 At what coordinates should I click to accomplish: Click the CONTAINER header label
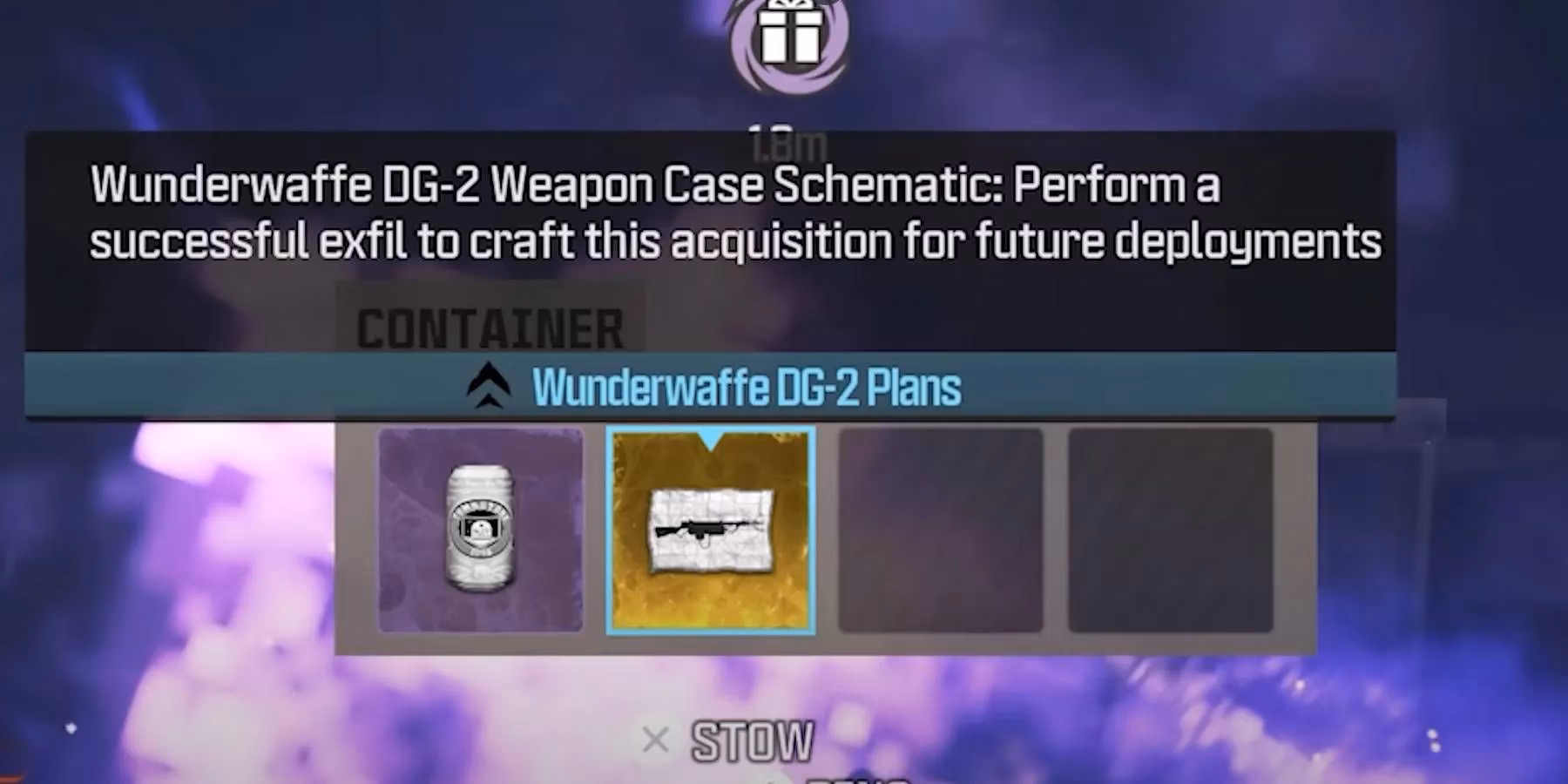pos(490,328)
